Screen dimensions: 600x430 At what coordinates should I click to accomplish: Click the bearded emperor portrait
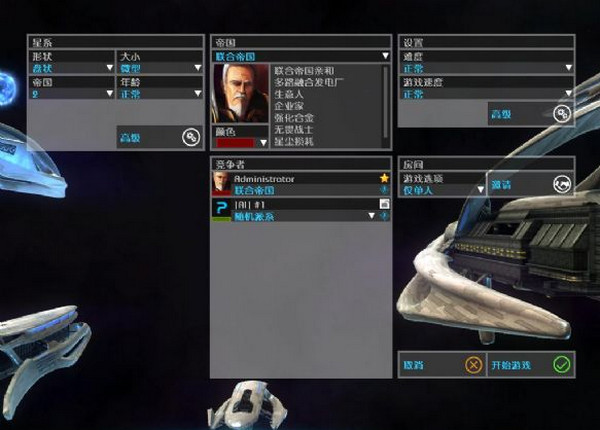(x=240, y=93)
